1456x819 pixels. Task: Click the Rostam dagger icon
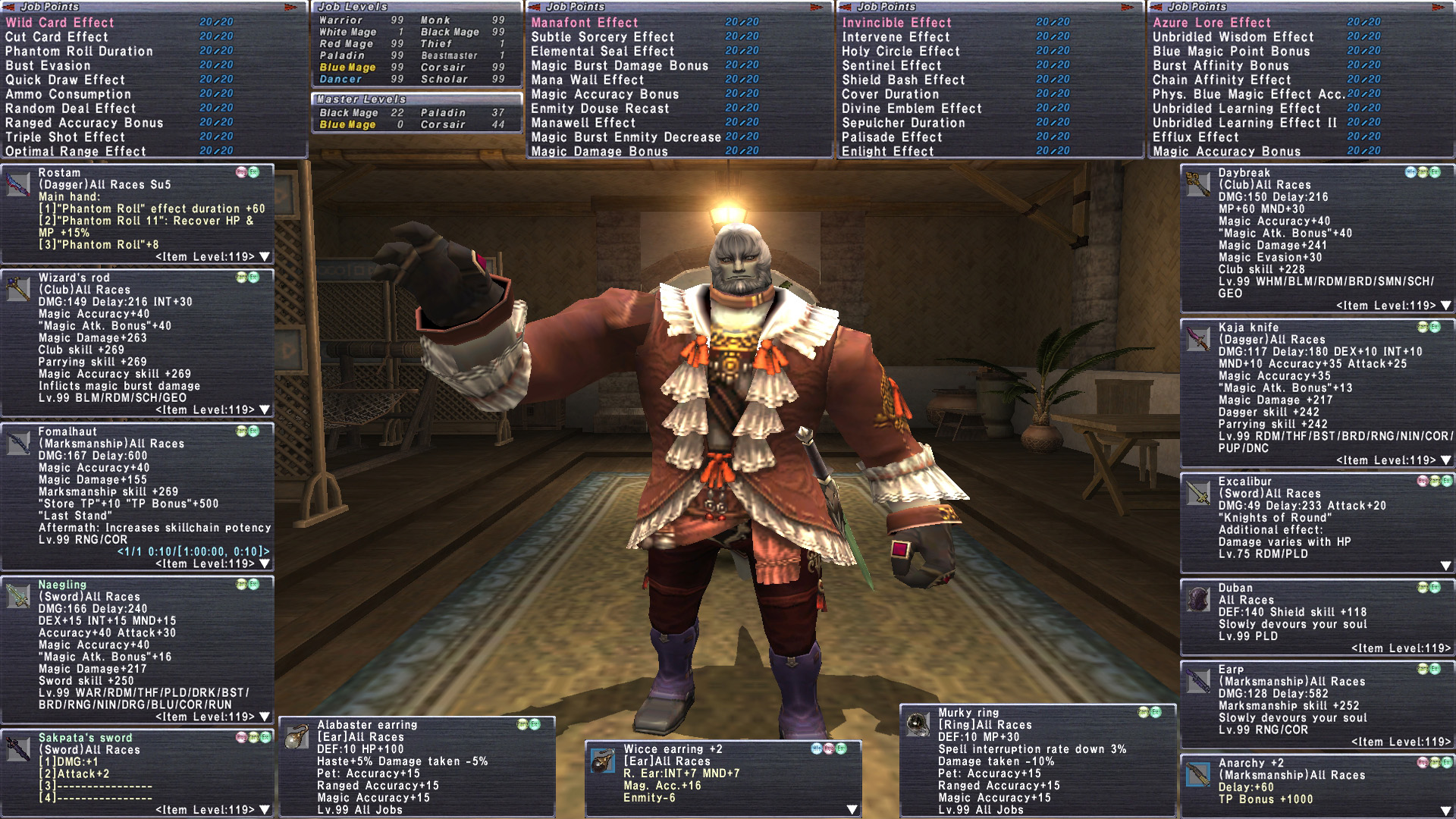(18, 185)
